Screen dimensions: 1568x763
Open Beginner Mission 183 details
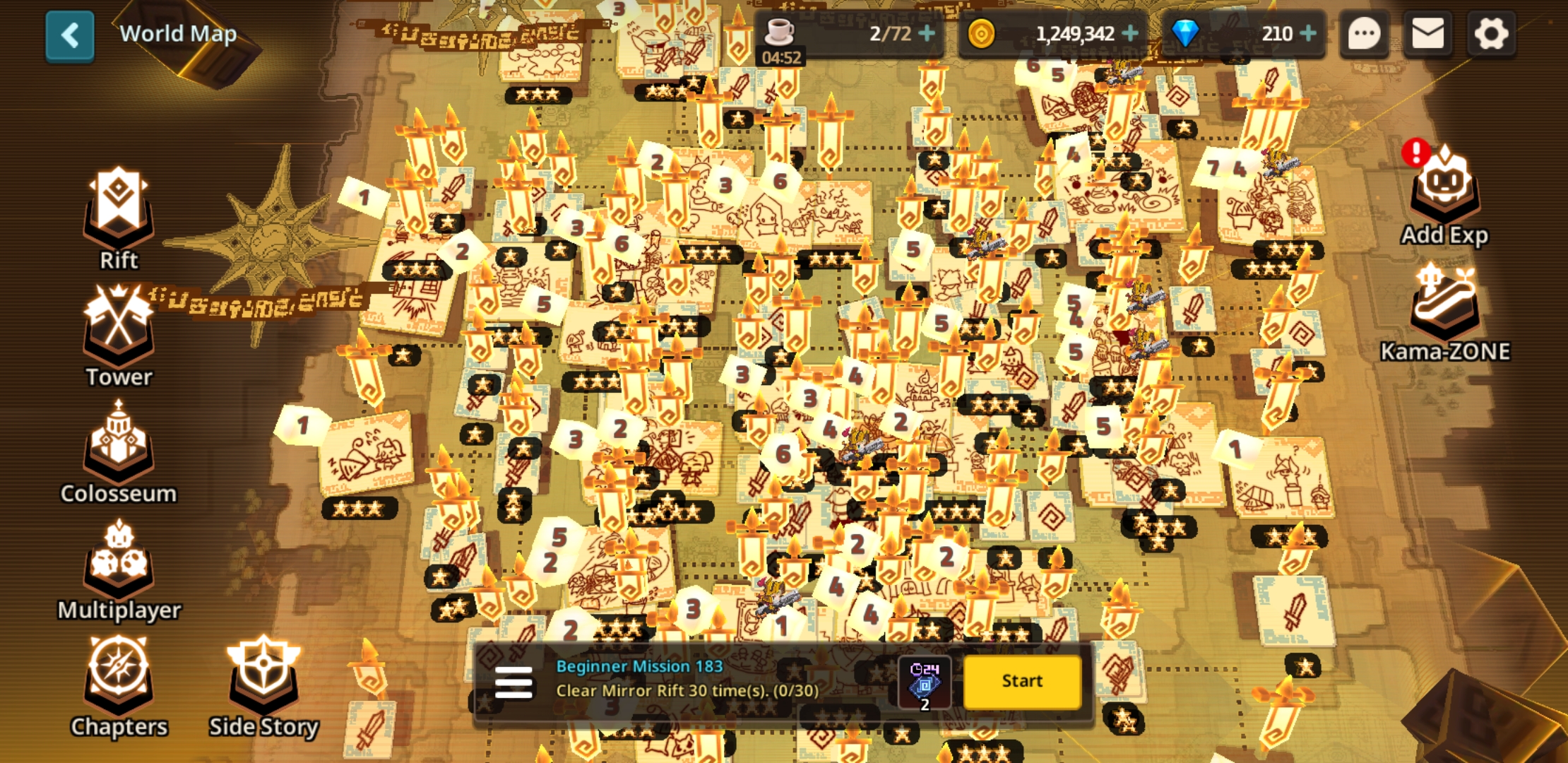(639, 666)
